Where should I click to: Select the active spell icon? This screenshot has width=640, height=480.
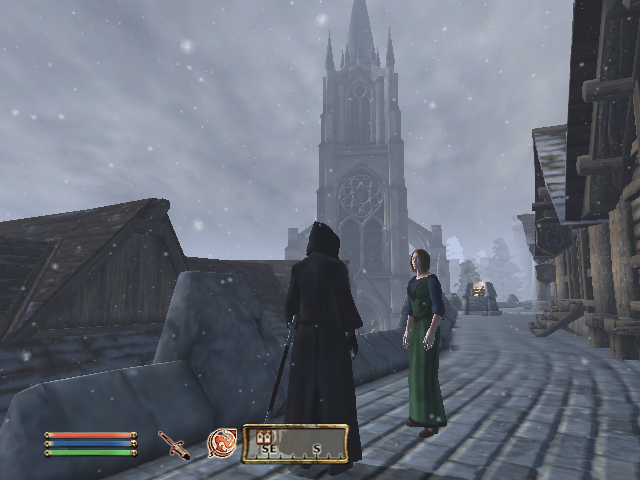tap(221, 443)
